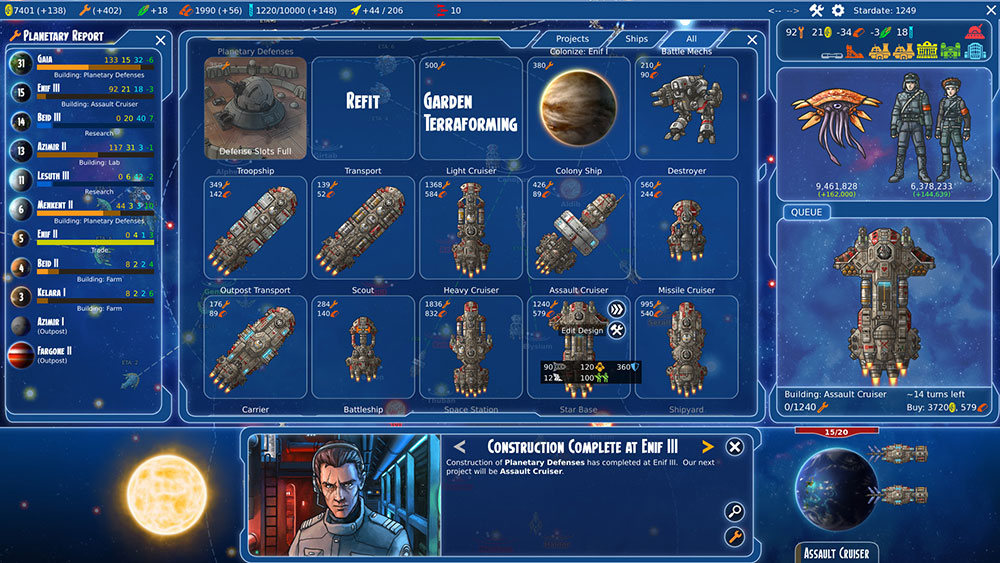Dismiss the Construction Complete message
This screenshot has width=1000, height=563.
pyautogui.click(x=734, y=447)
